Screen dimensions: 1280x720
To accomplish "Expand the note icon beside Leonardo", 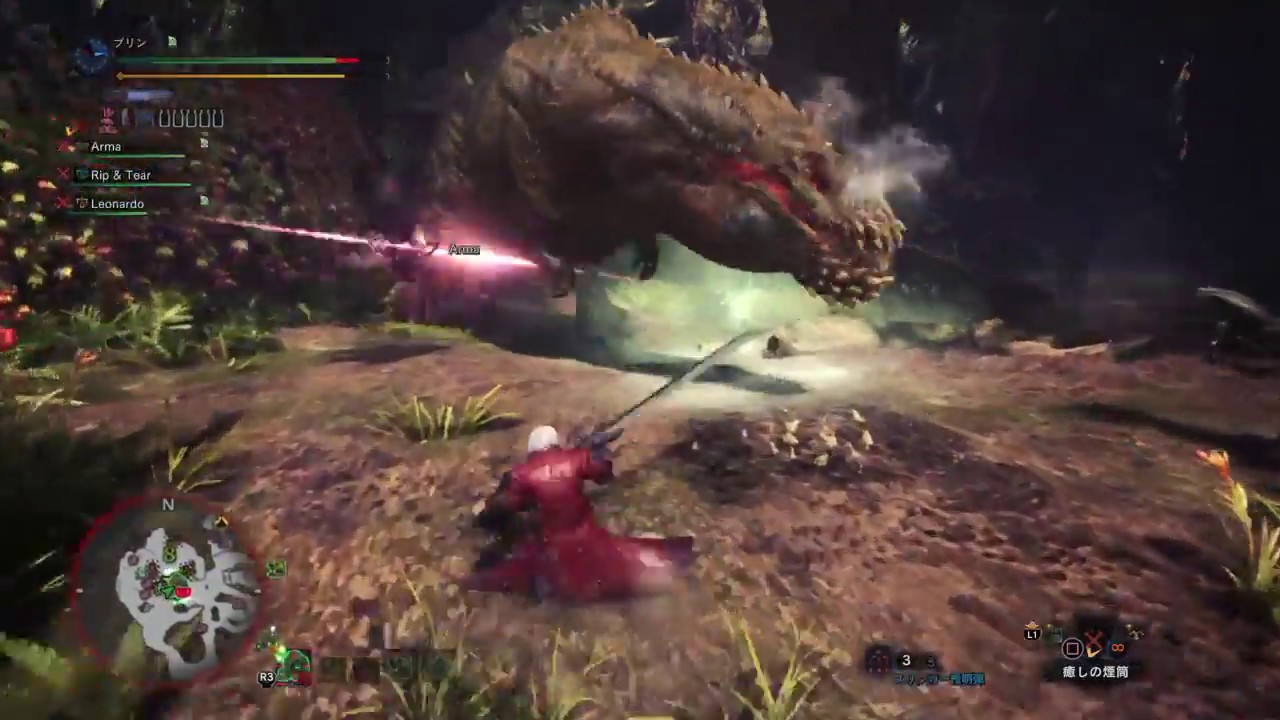I will [x=204, y=201].
